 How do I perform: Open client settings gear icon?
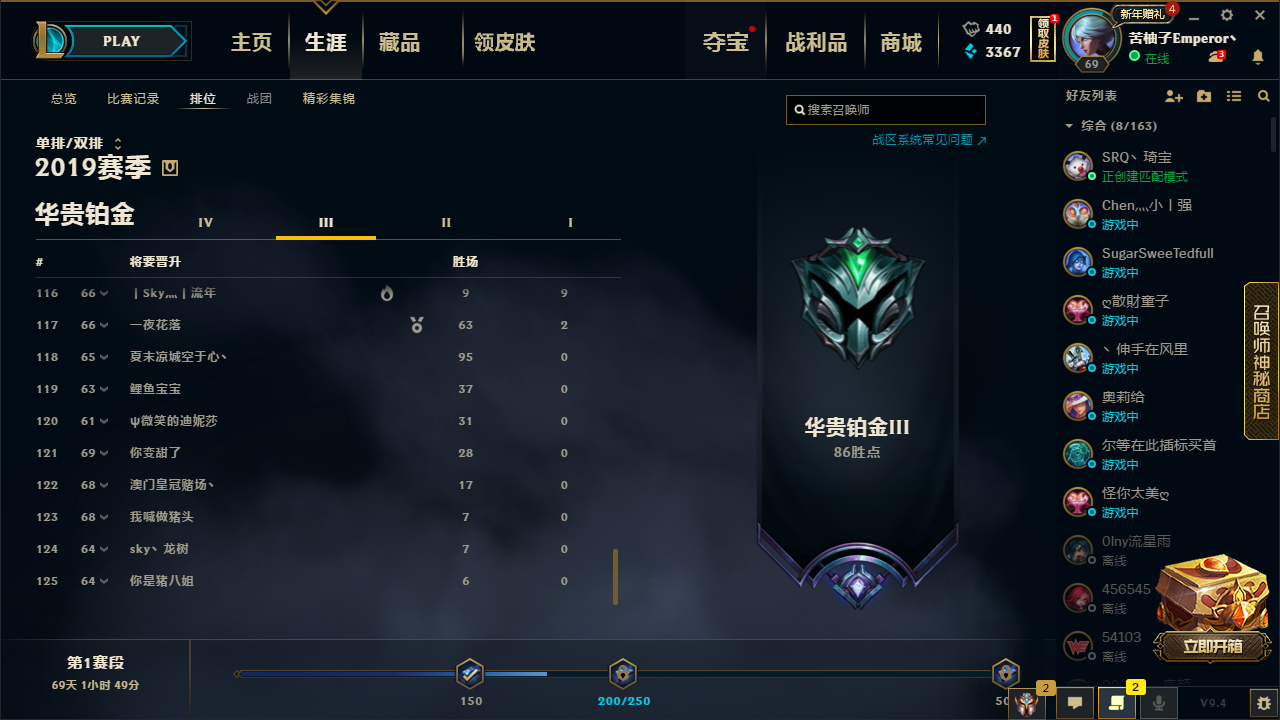[x=1226, y=15]
